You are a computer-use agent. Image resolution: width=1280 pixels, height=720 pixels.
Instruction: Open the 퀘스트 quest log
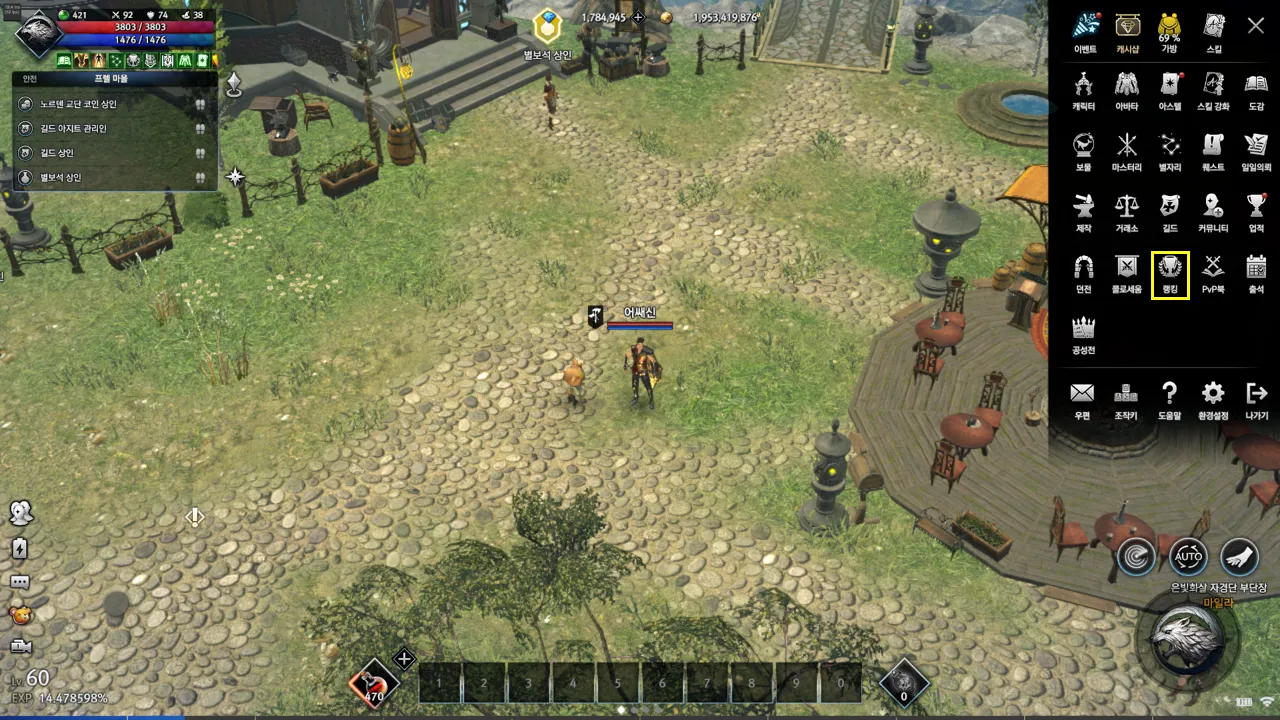1213,150
